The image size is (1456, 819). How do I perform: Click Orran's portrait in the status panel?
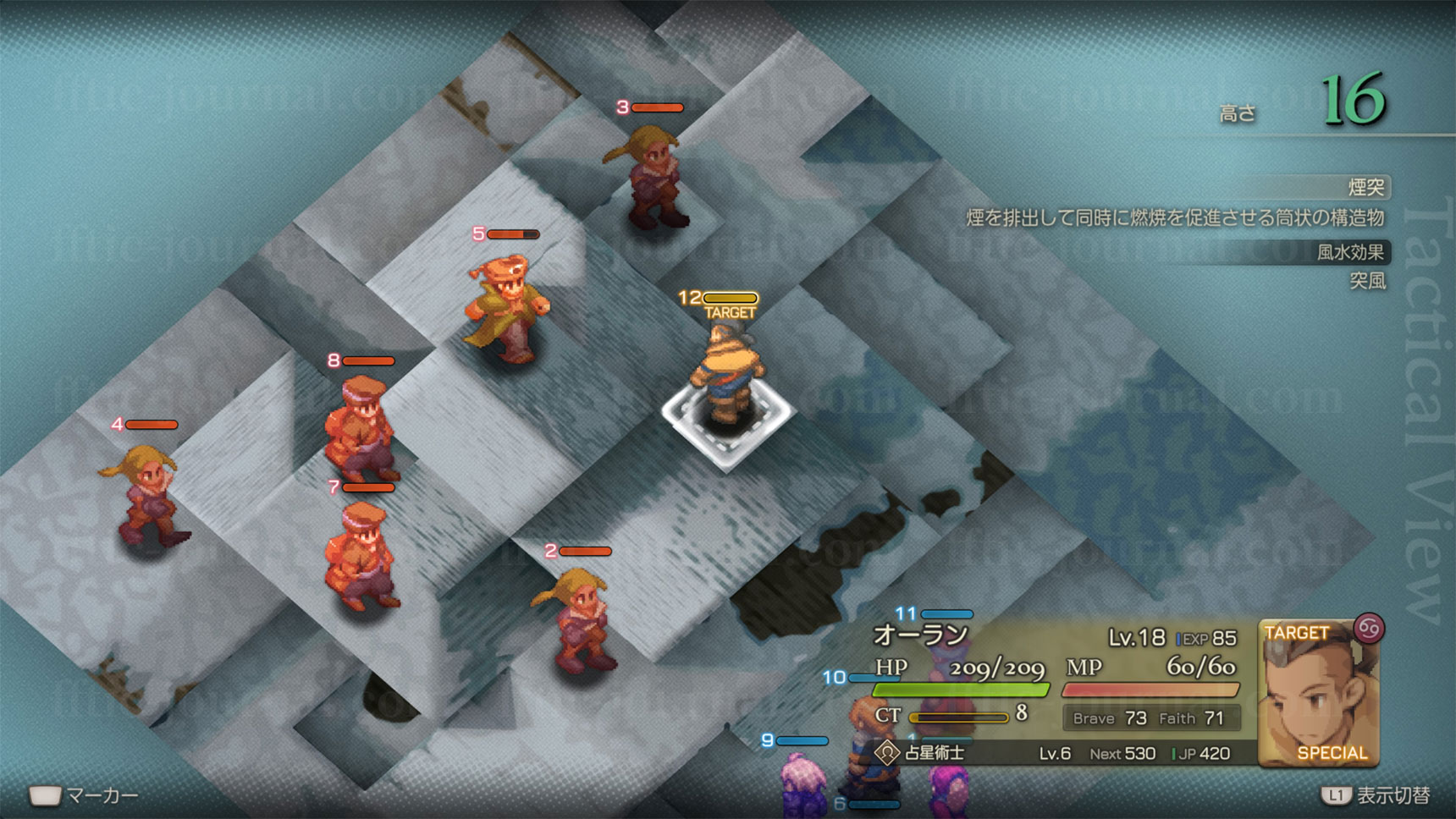[x=1317, y=694]
